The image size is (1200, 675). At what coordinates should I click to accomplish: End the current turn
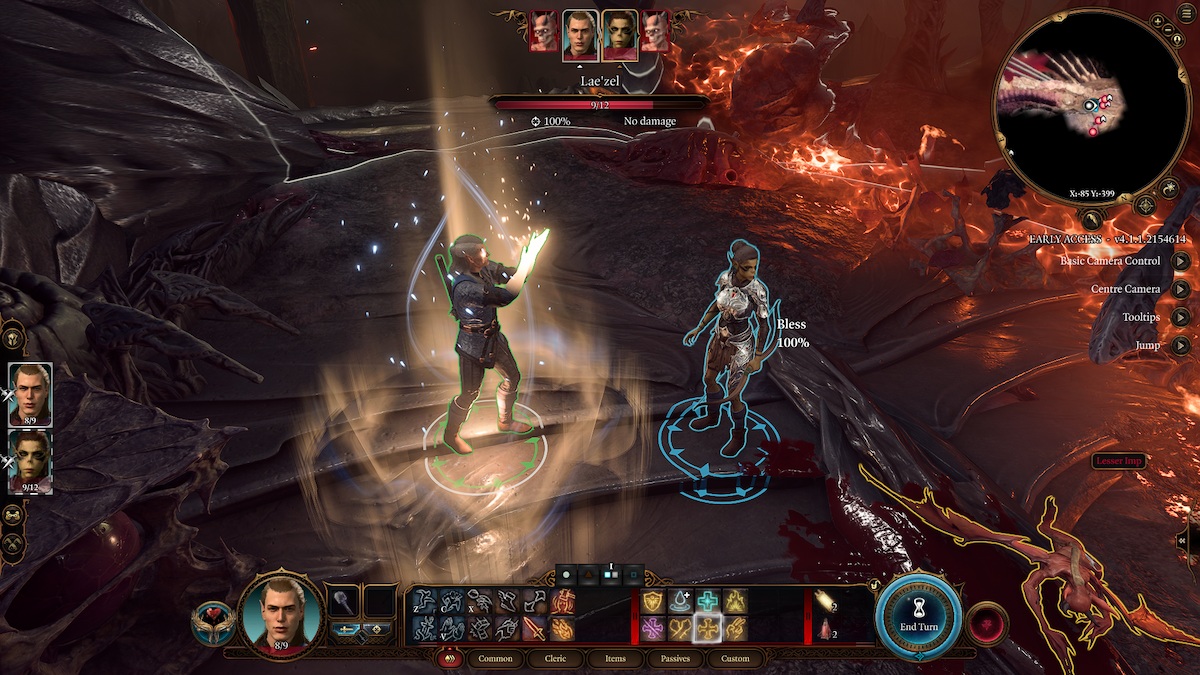coord(919,613)
